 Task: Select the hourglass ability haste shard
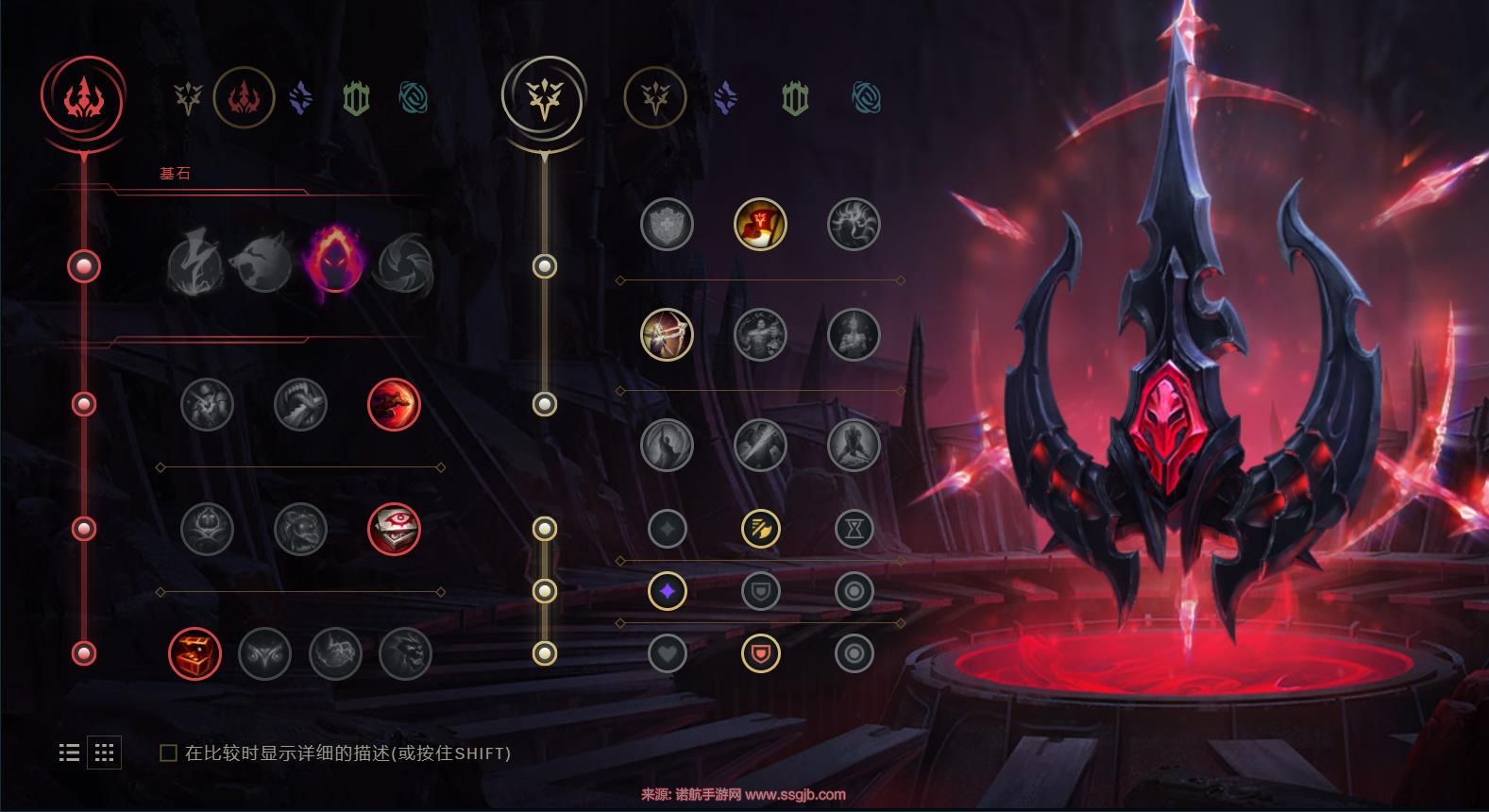(x=854, y=529)
